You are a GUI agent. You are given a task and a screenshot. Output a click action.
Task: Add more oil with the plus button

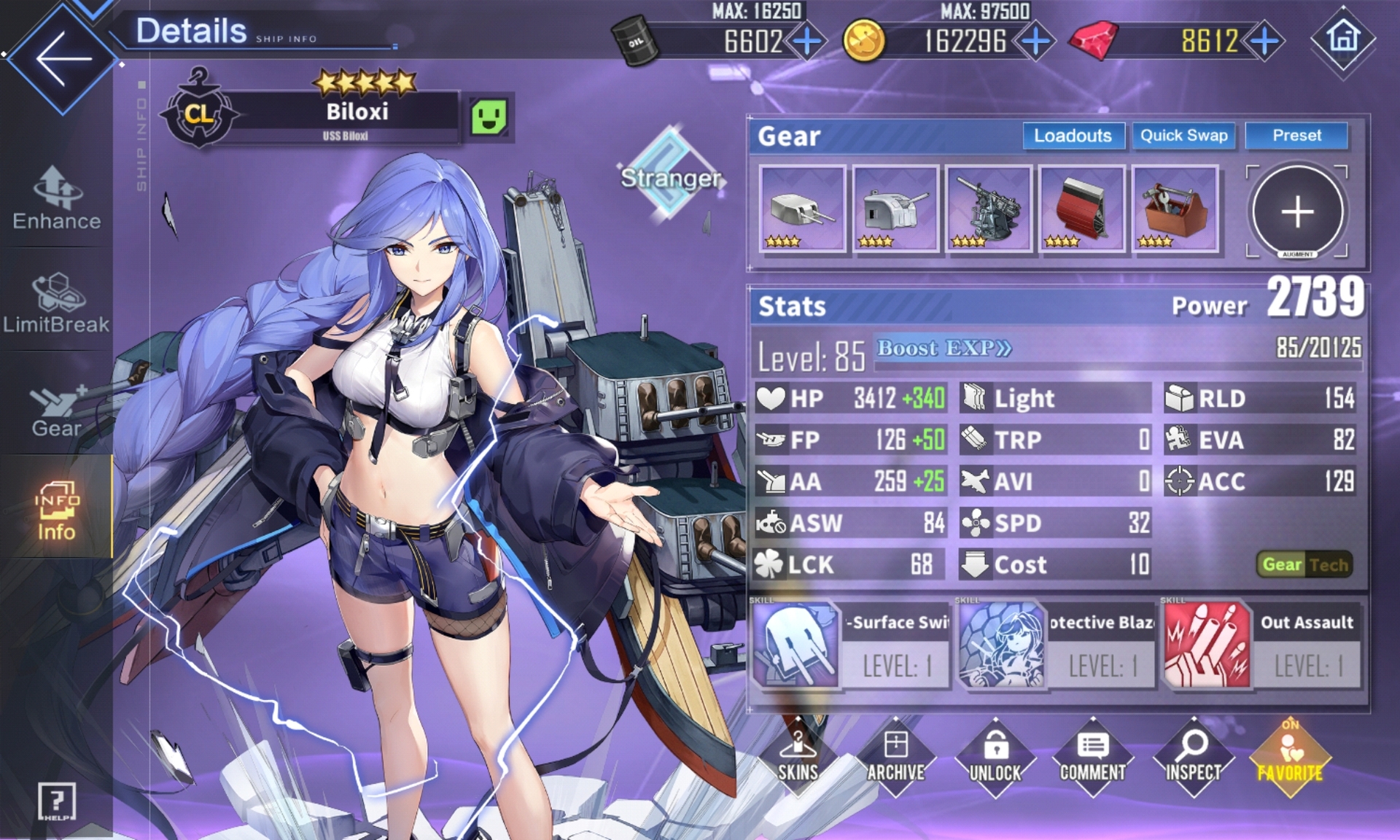coord(806,42)
